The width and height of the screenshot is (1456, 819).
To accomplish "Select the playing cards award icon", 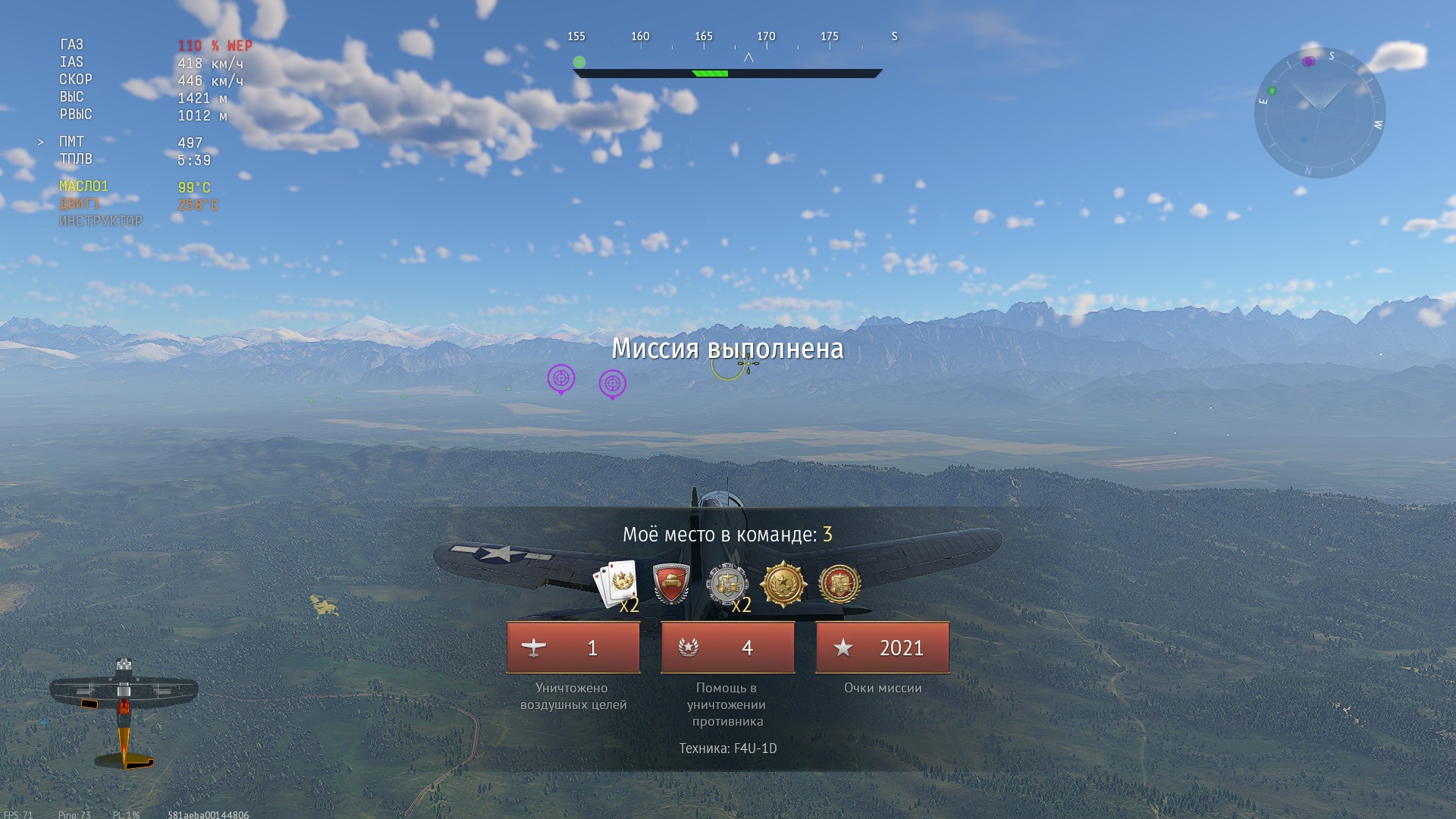I will coord(615,583).
